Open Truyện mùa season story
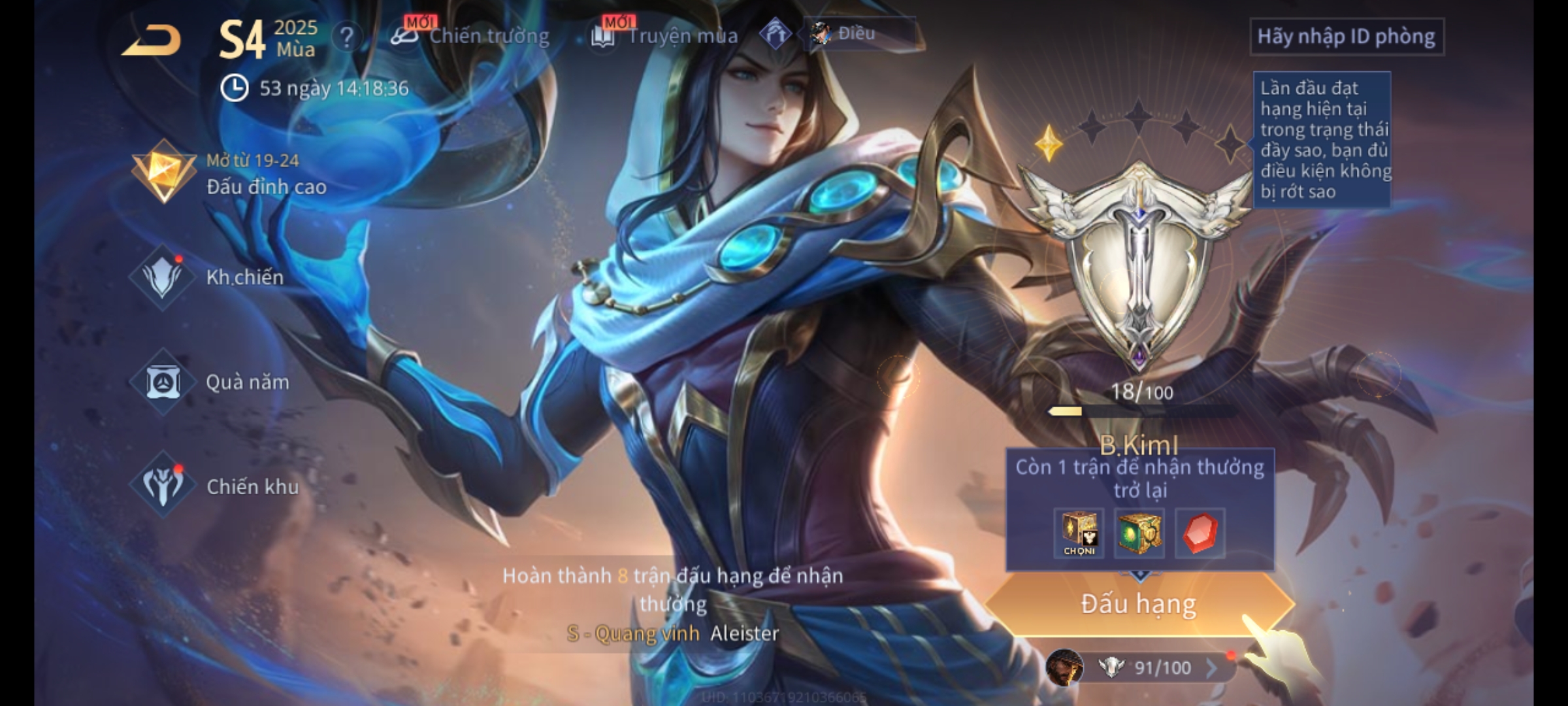Image resolution: width=1568 pixels, height=706 pixels. [666, 36]
